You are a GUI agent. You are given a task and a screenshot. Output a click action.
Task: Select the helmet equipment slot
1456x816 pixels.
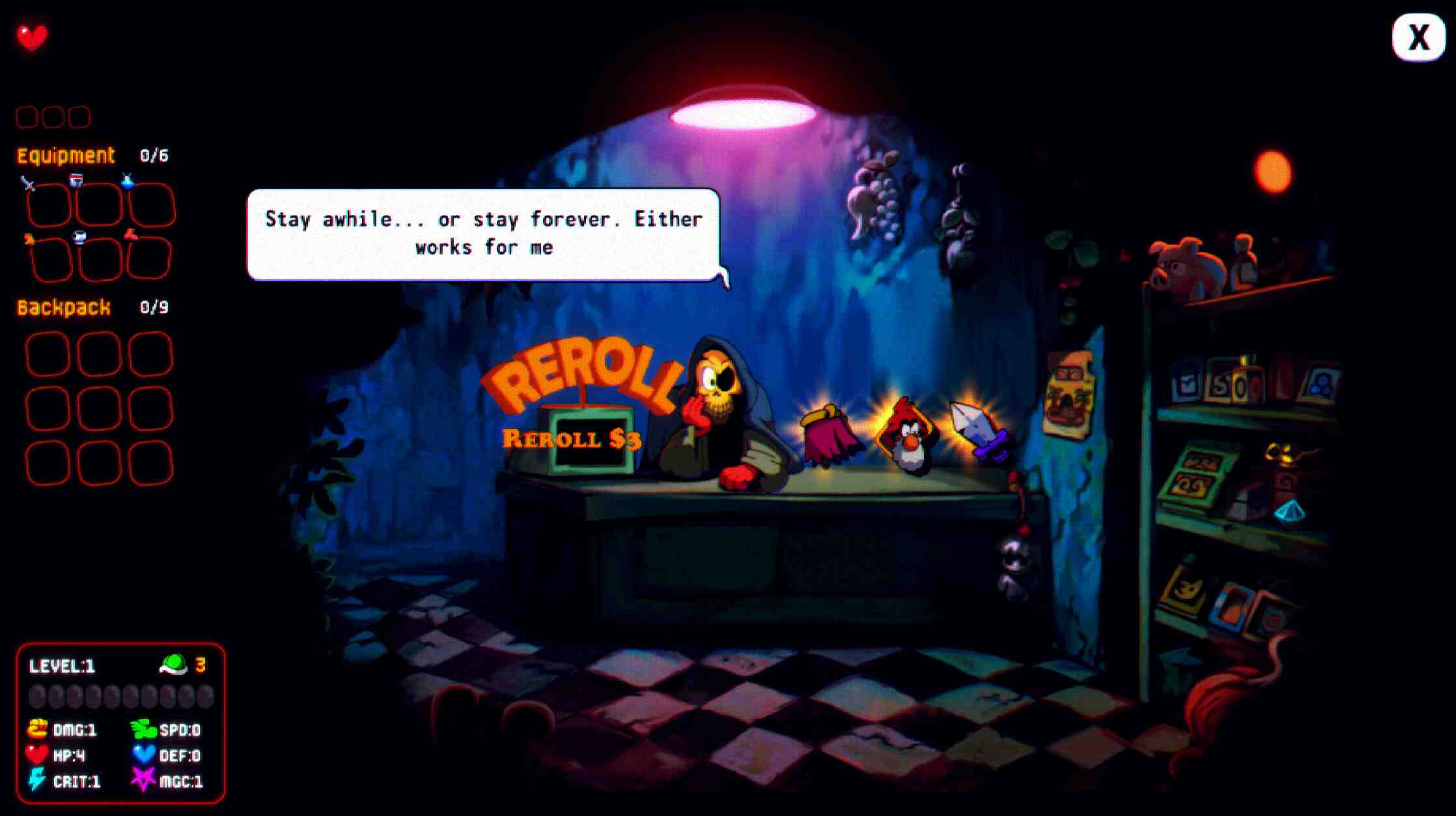click(x=99, y=204)
